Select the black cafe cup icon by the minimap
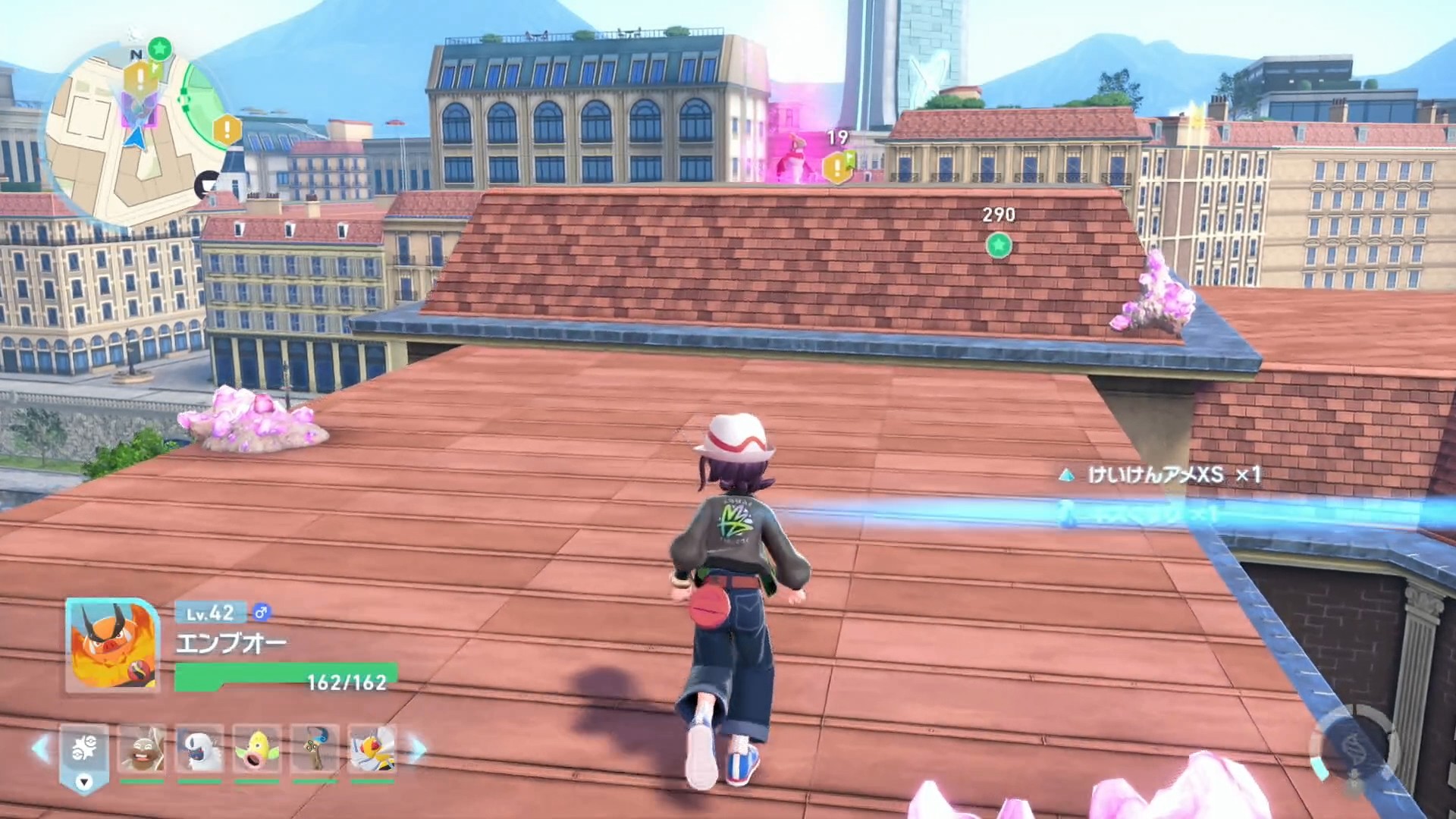 pyautogui.click(x=207, y=184)
